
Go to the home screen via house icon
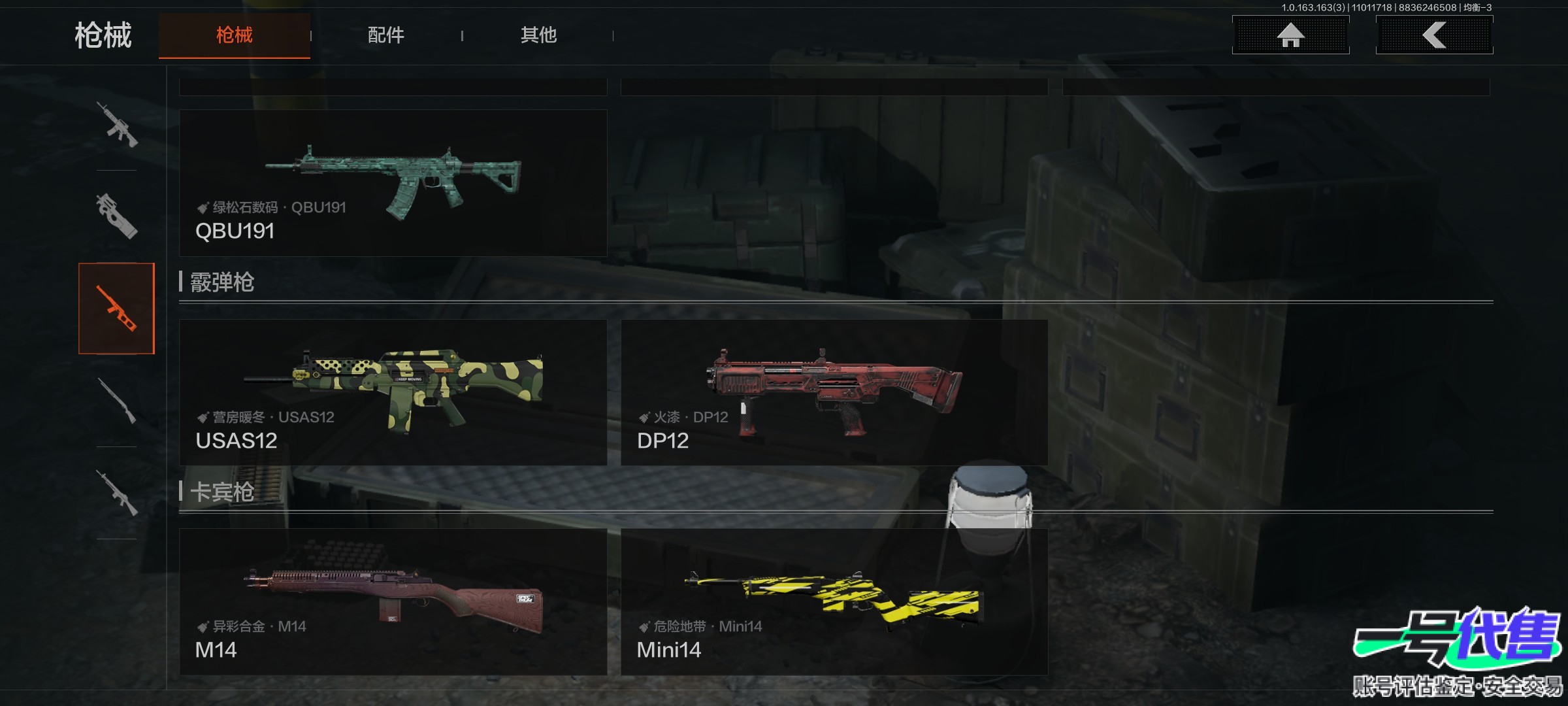[1290, 35]
